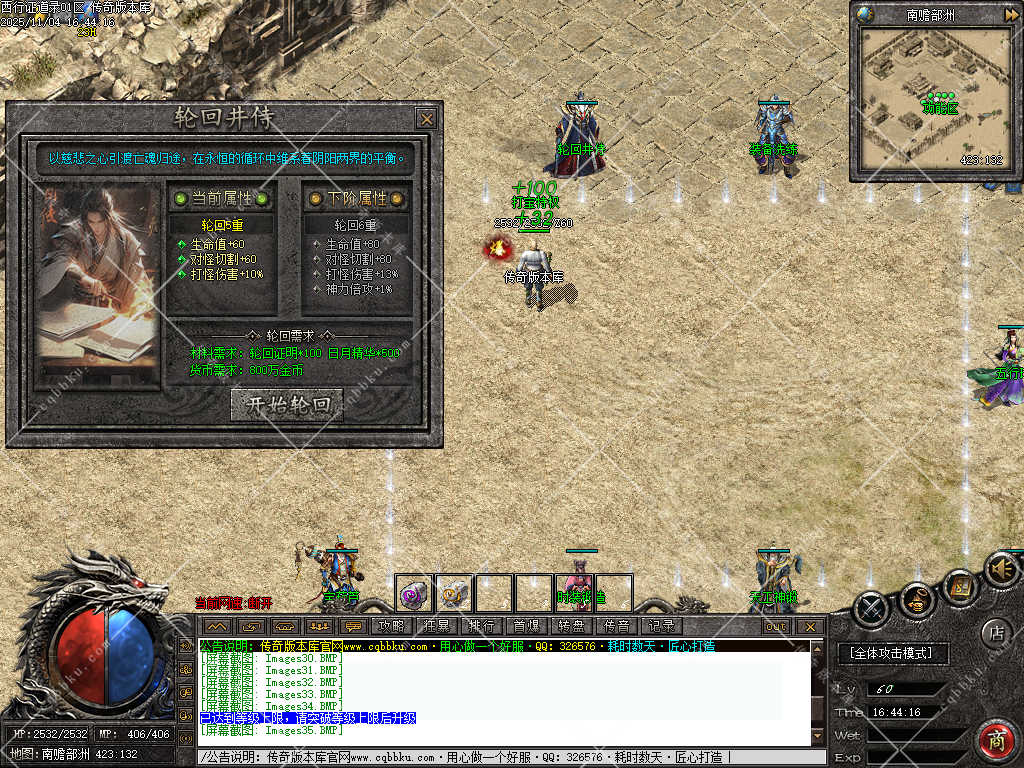Select the purple scroll hotbar slot

coord(413,594)
